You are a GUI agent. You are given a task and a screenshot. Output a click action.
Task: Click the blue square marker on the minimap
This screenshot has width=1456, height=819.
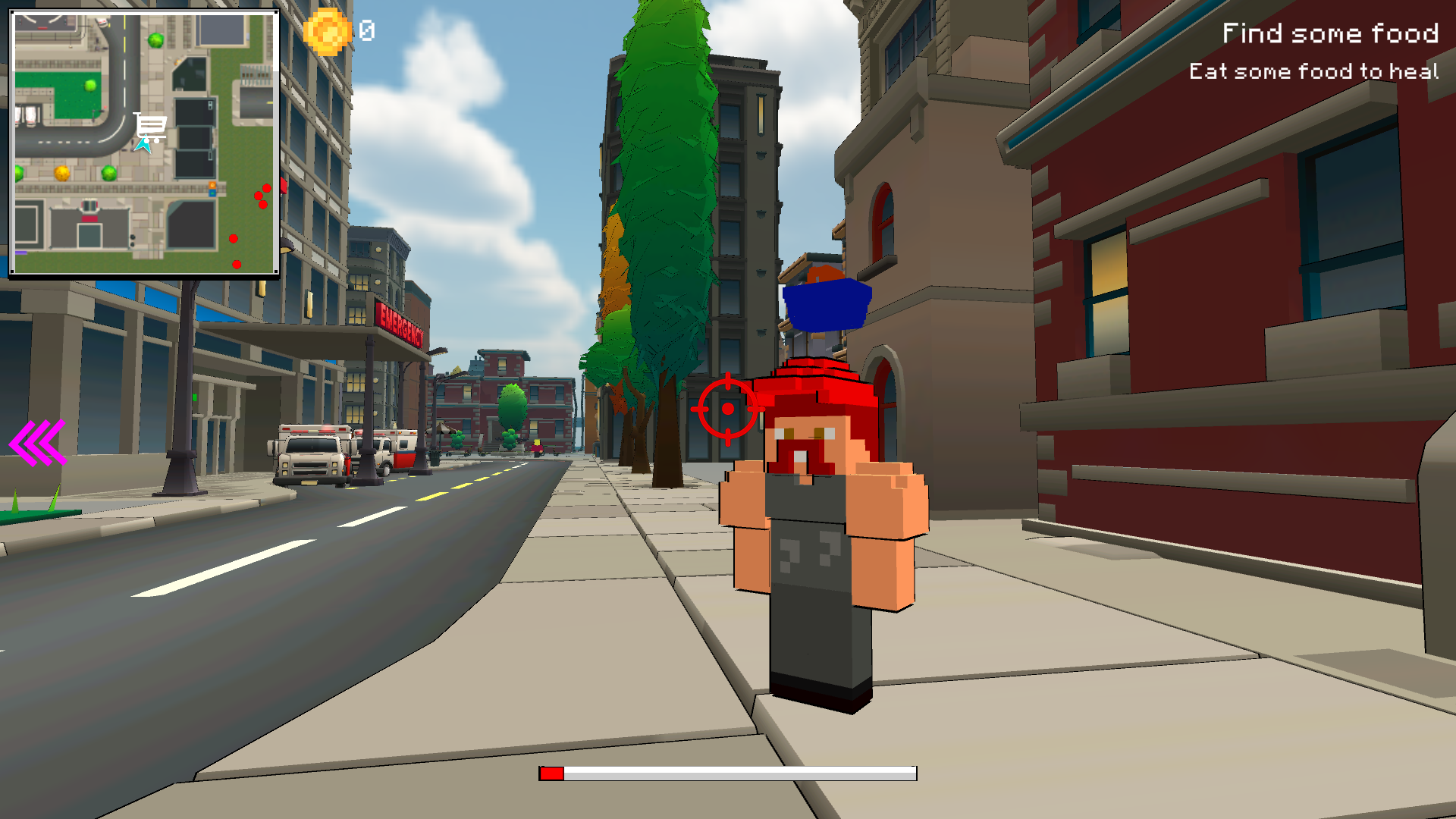point(212,193)
